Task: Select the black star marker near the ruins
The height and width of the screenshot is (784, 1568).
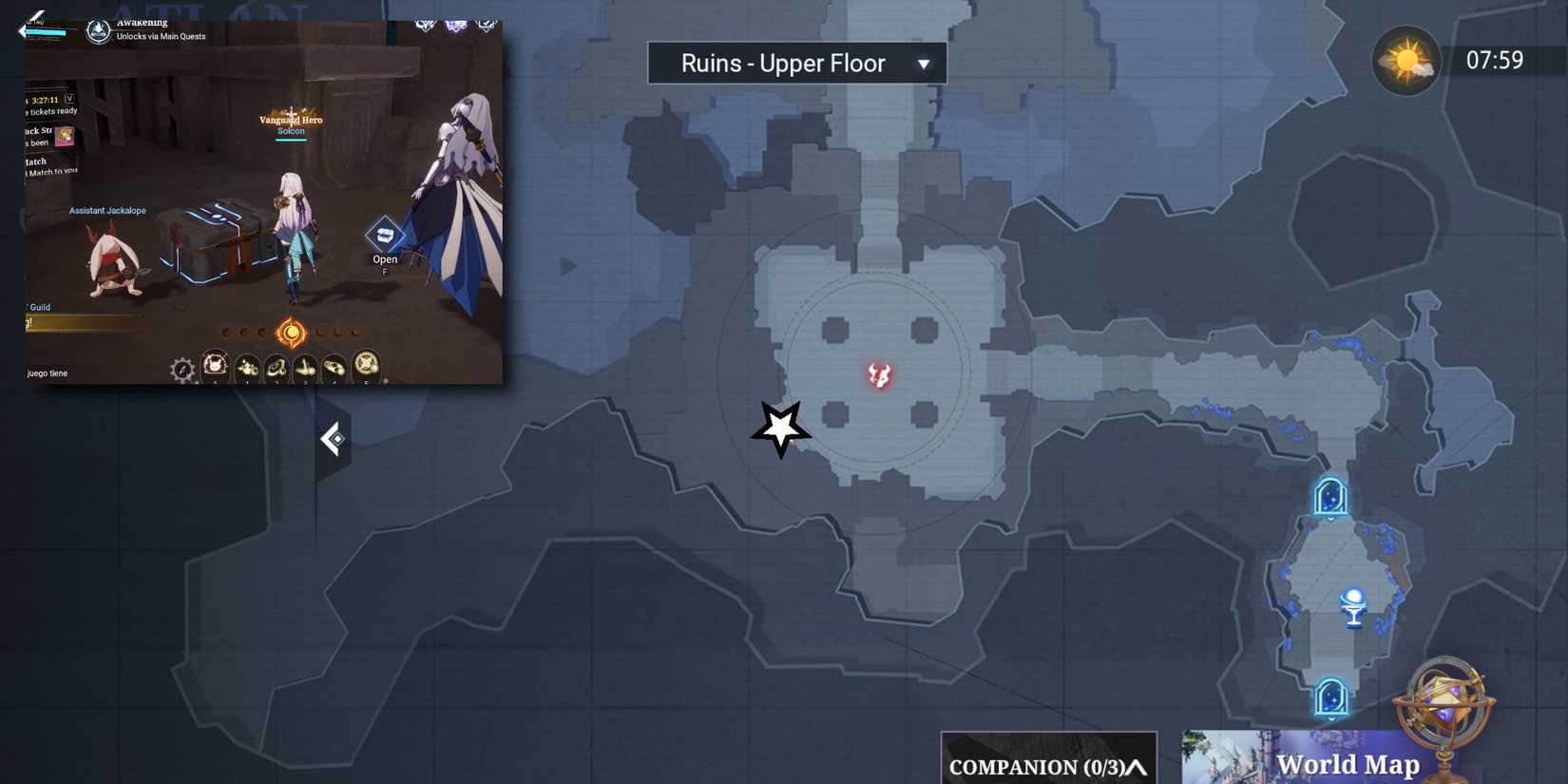Action: tap(779, 430)
